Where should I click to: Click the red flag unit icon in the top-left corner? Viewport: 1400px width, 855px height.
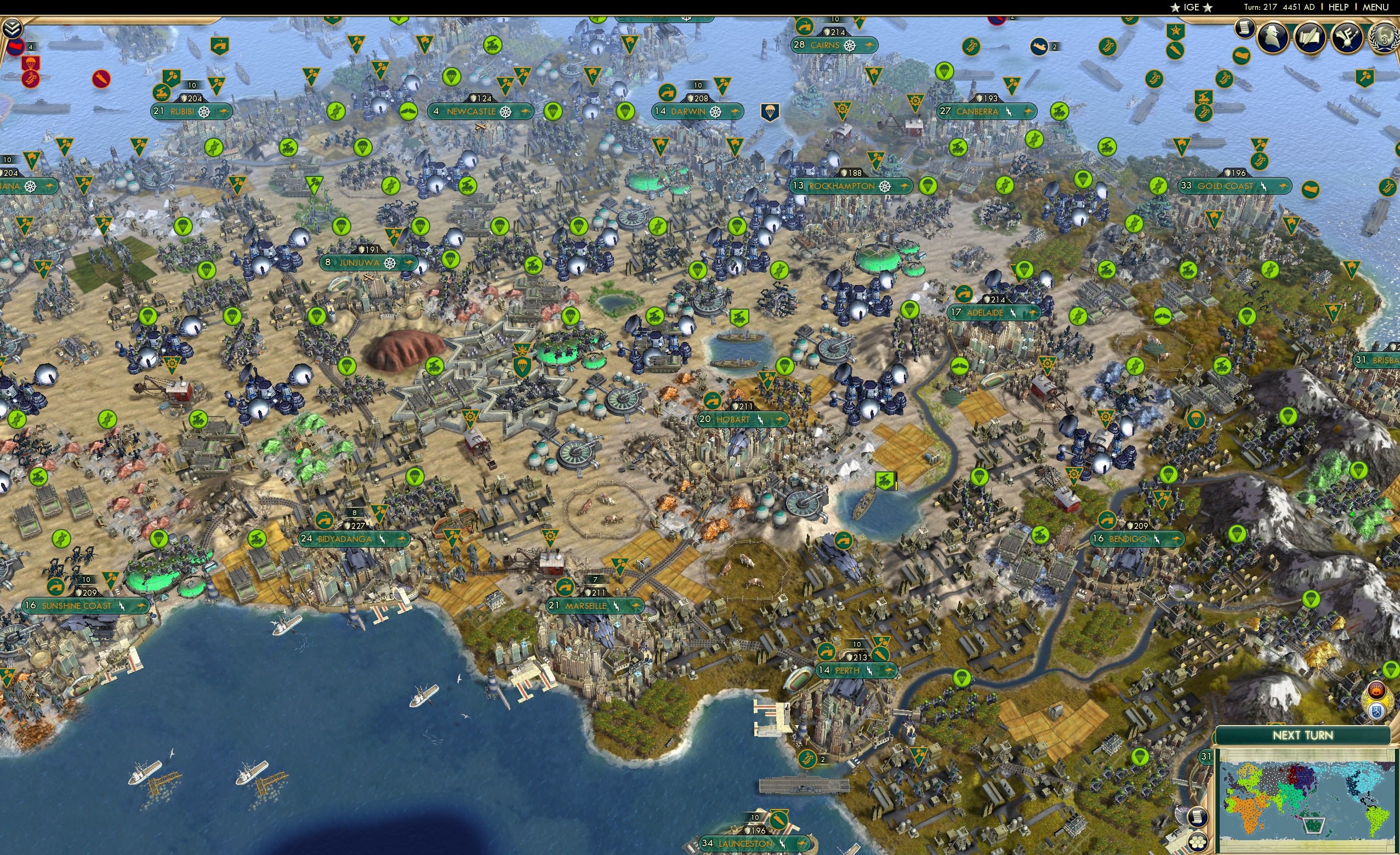tap(16, 48)
